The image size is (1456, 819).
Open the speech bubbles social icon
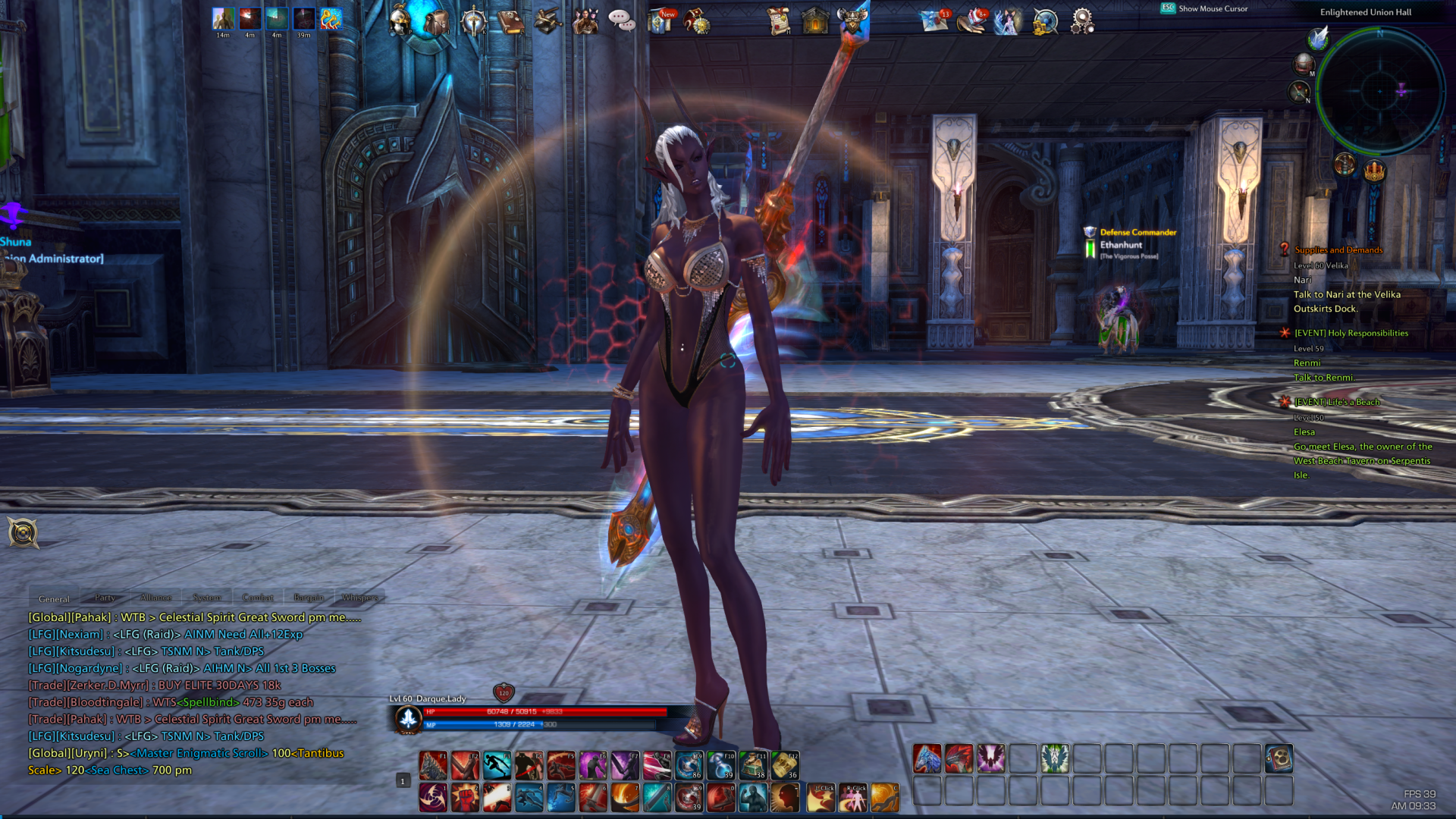pyautogui.click(x=622, y=20)
